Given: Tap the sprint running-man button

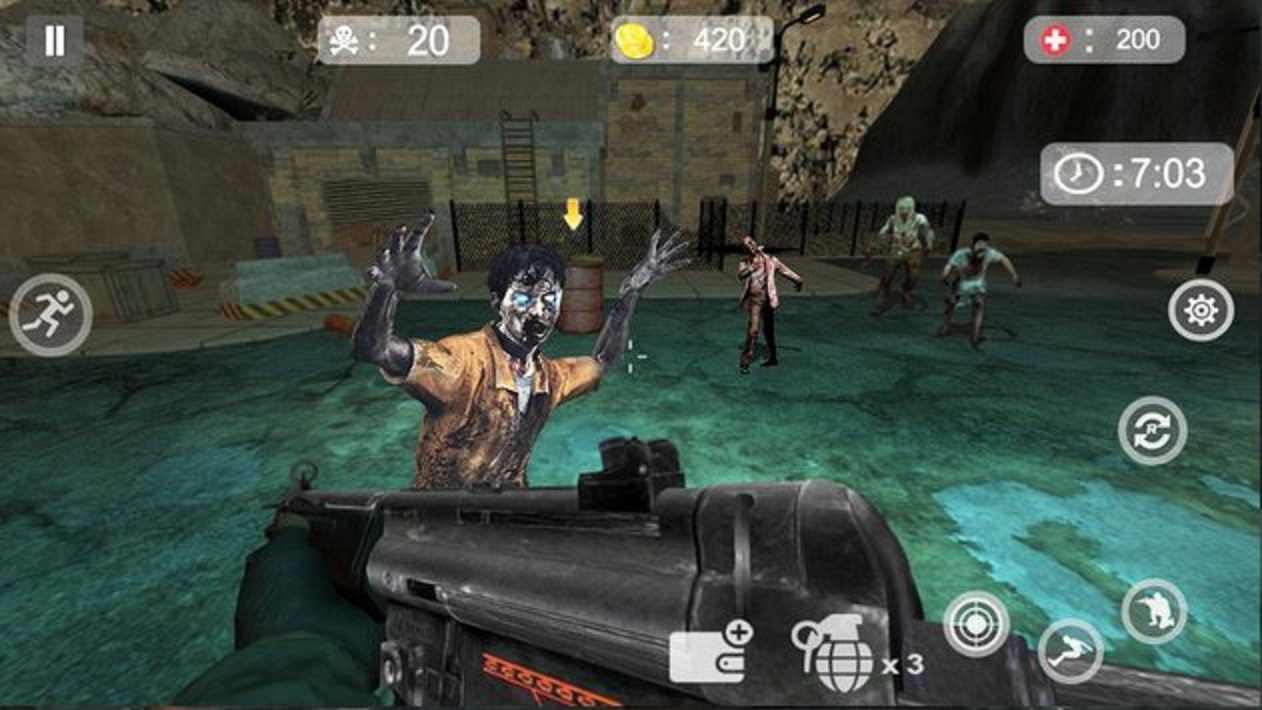Looking at the screenshot, I should pyautogui.click(x=51, y=315).
